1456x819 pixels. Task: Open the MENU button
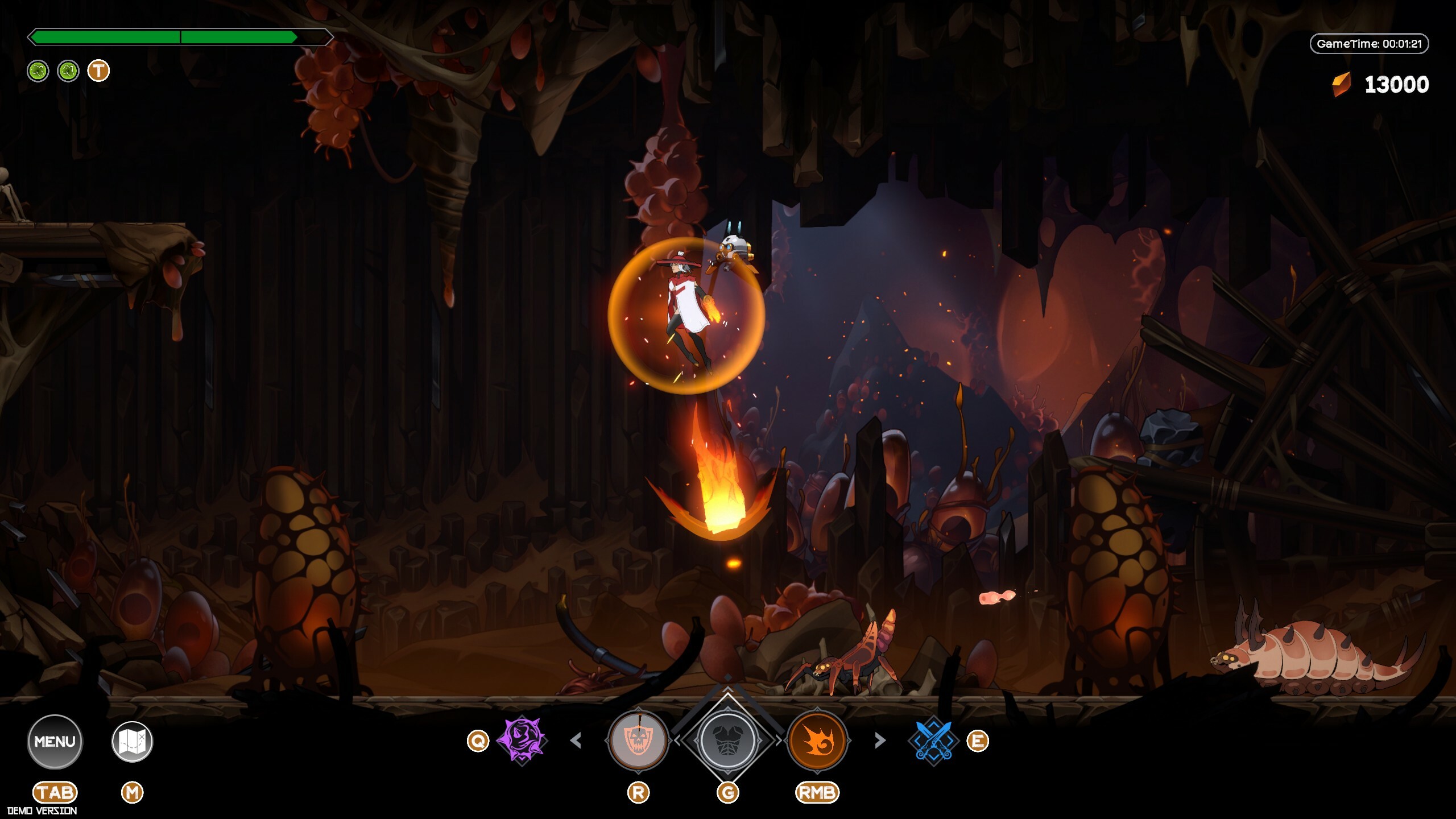click(x=55, y=740)
